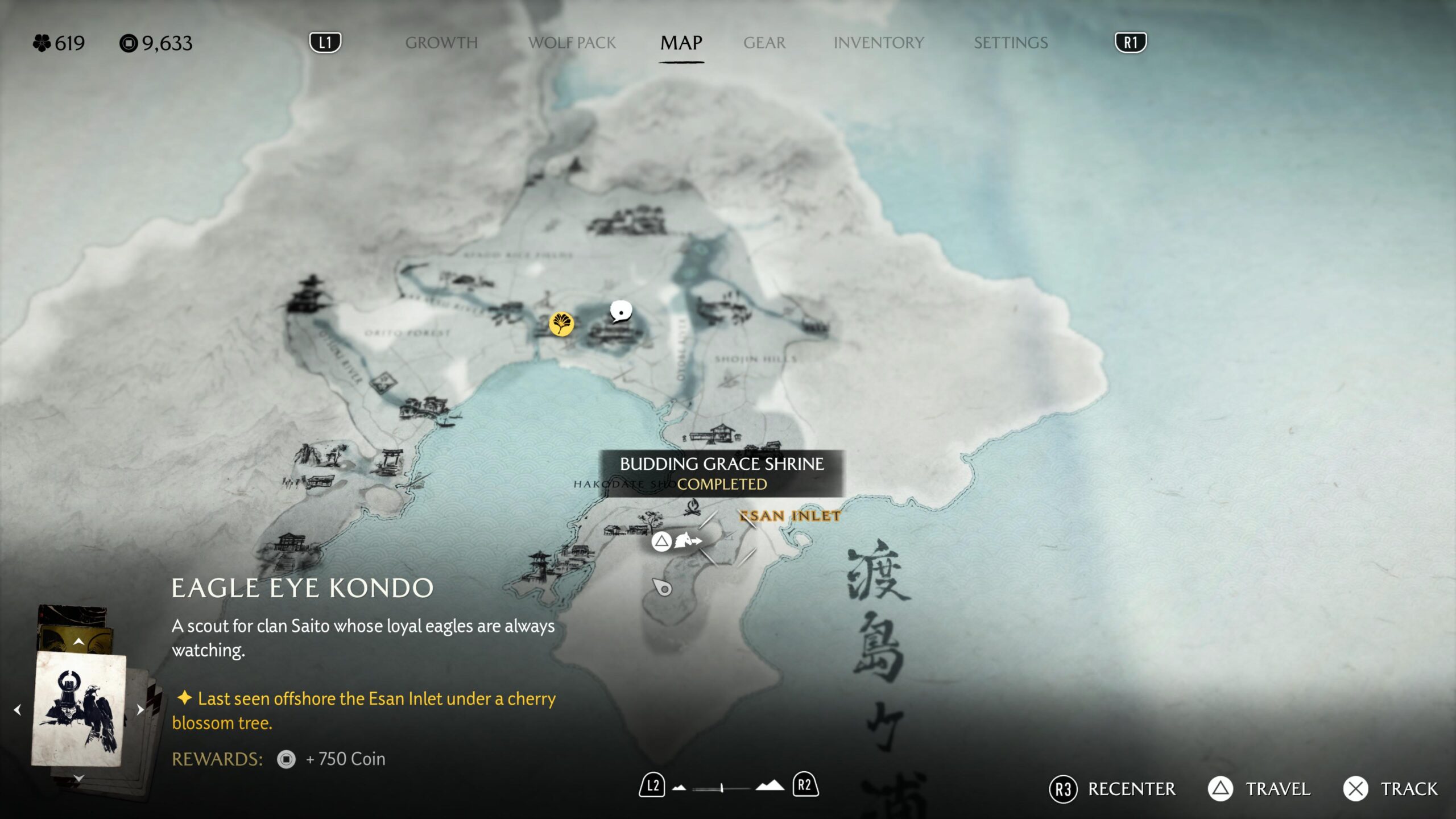This screenshot has height=819, width=1456.
Task: Move down in the bounty card stack
Action: coord(78,777)
